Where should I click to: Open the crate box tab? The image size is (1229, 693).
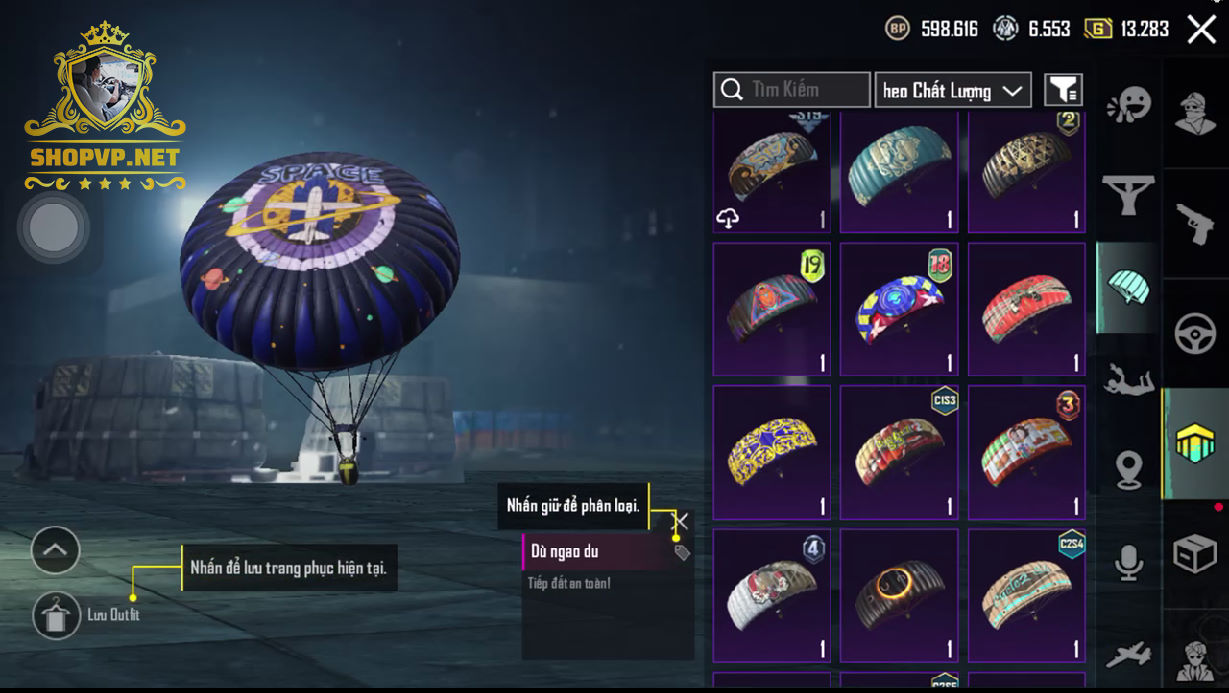1195,553
